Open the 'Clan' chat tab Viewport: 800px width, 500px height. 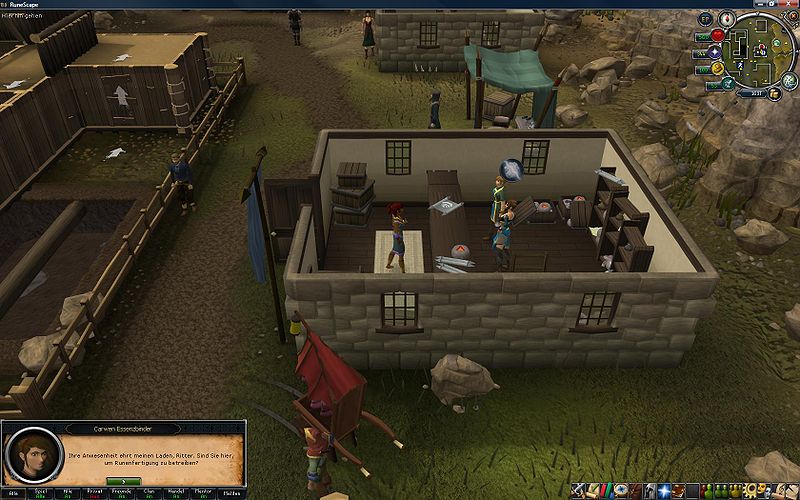pyautogui.click(x=148, y=493)
